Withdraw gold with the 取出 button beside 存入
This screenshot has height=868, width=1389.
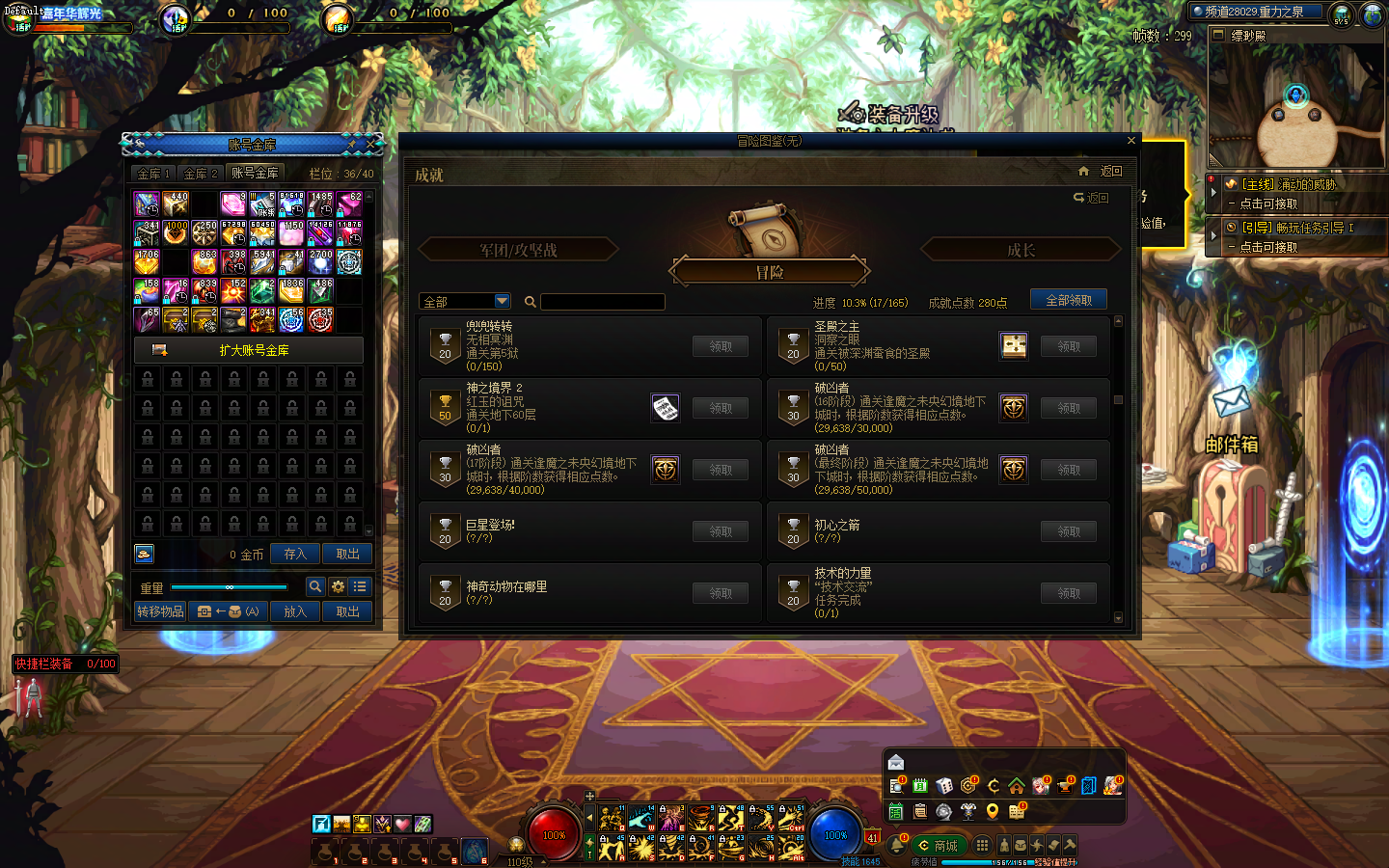347,555
